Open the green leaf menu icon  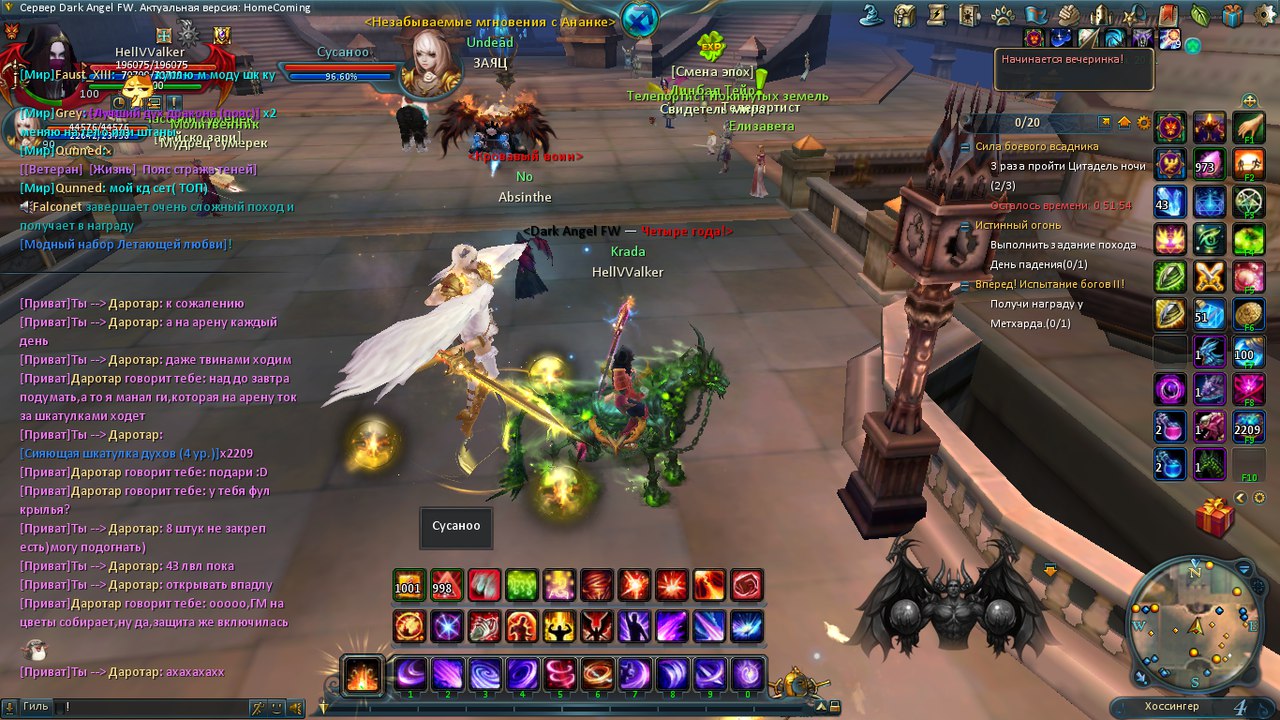pyautogui.click(x=1200, y=15)
